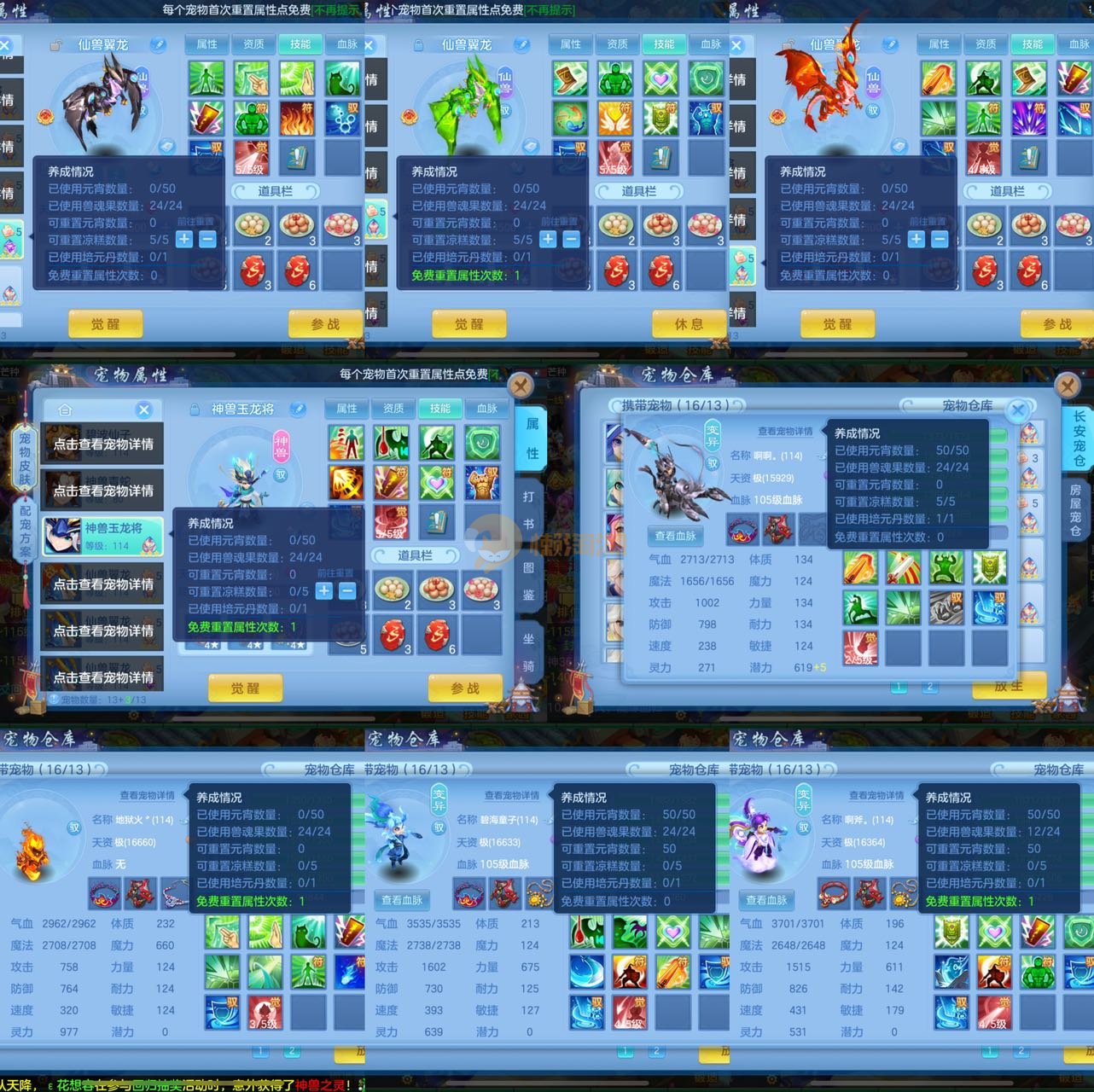This screenshot has height=1092, width=1094.
Task: Click the yellow 放生 release button
Action: 1010,686
